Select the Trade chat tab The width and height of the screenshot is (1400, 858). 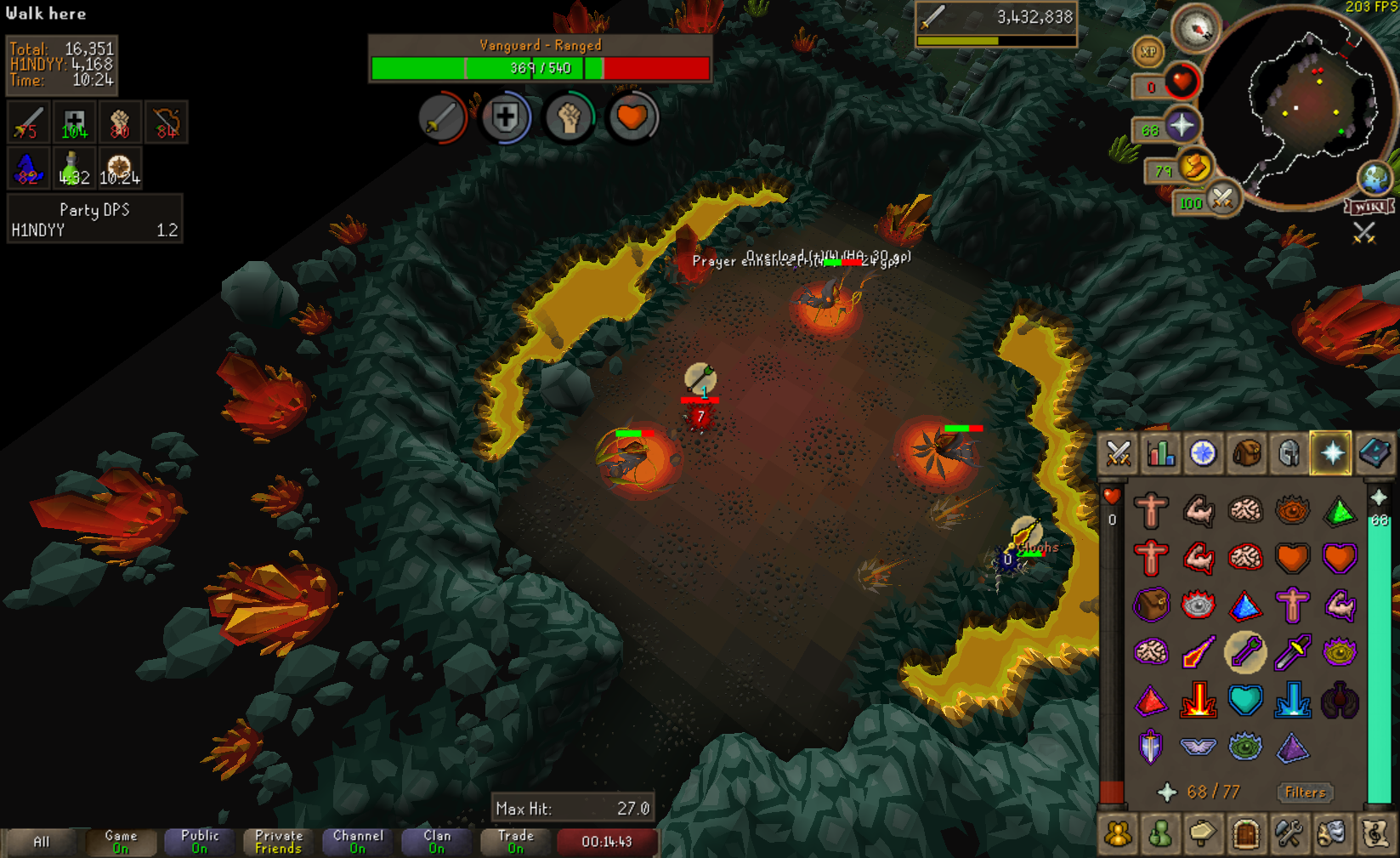[x=516, y=842]
